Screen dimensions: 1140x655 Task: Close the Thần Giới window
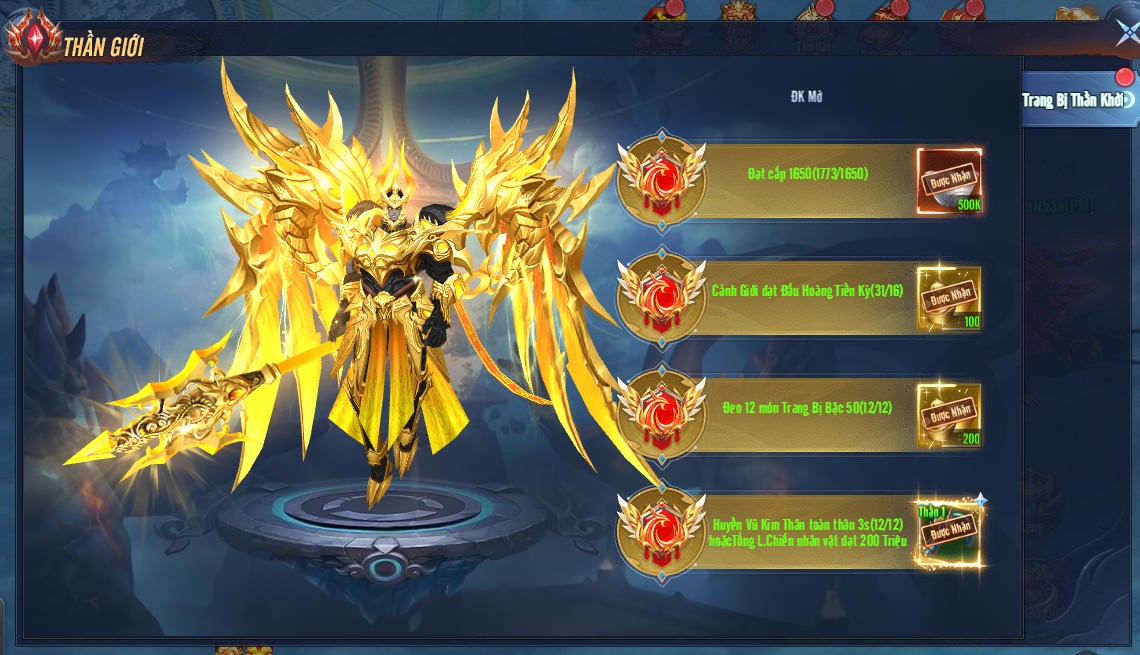pos(1126,34)
